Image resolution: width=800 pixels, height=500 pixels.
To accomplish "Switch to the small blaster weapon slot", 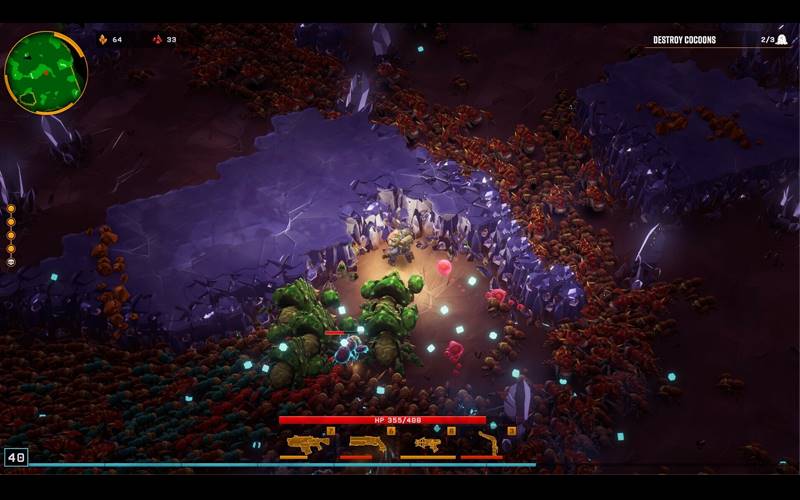I will [x=428, y=444].
